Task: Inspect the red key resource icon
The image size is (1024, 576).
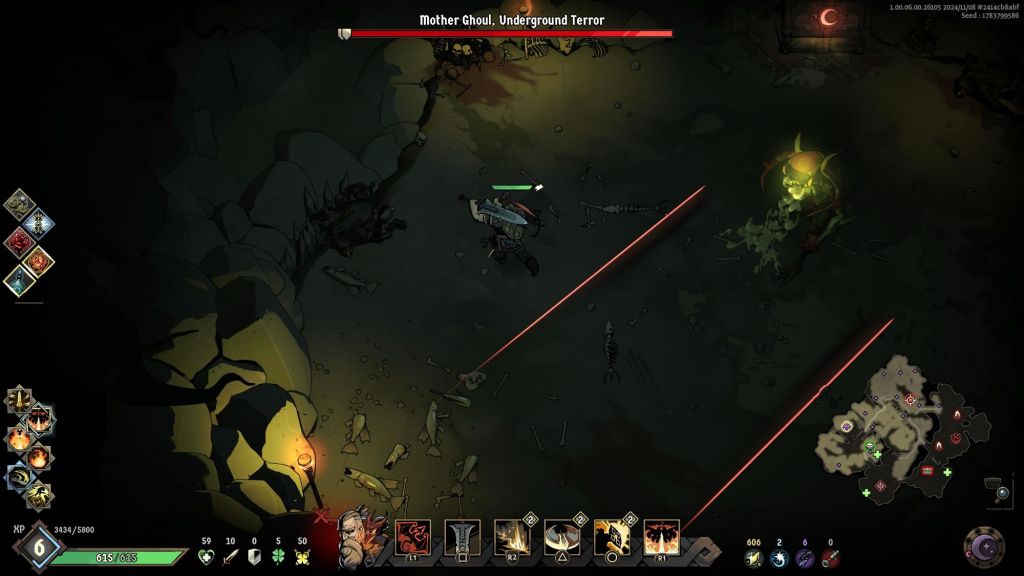Action: point(830,557)
